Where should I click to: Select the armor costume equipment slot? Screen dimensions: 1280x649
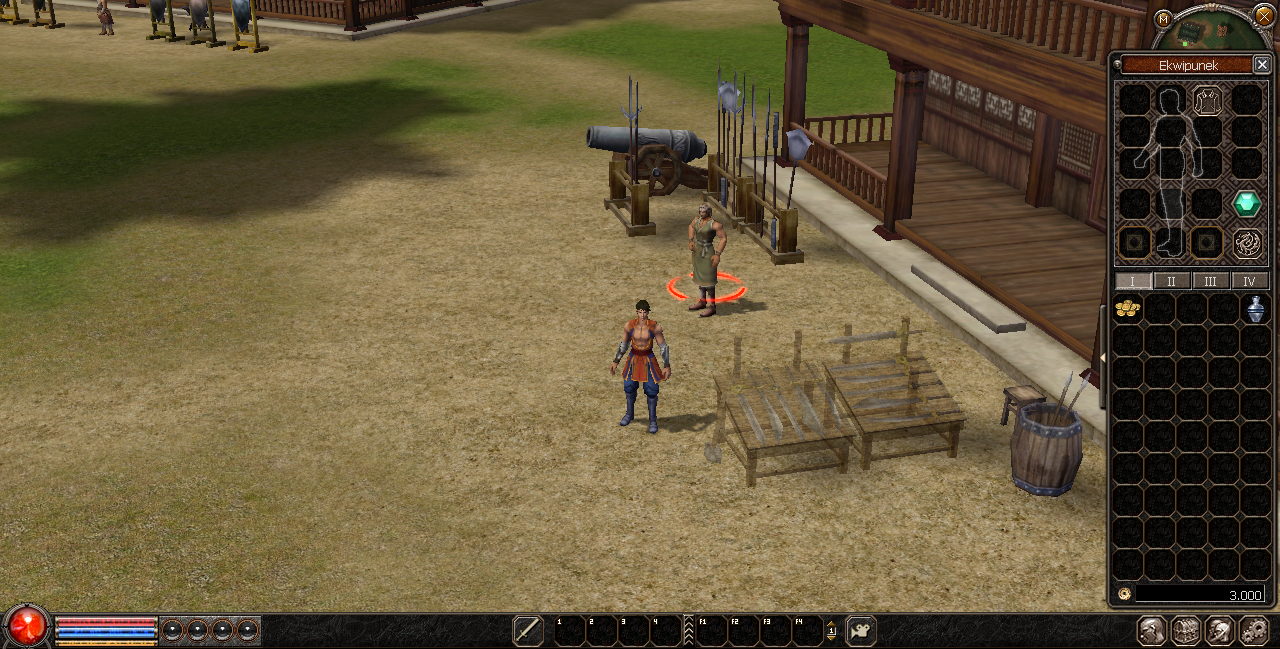tap(1208, 100)
